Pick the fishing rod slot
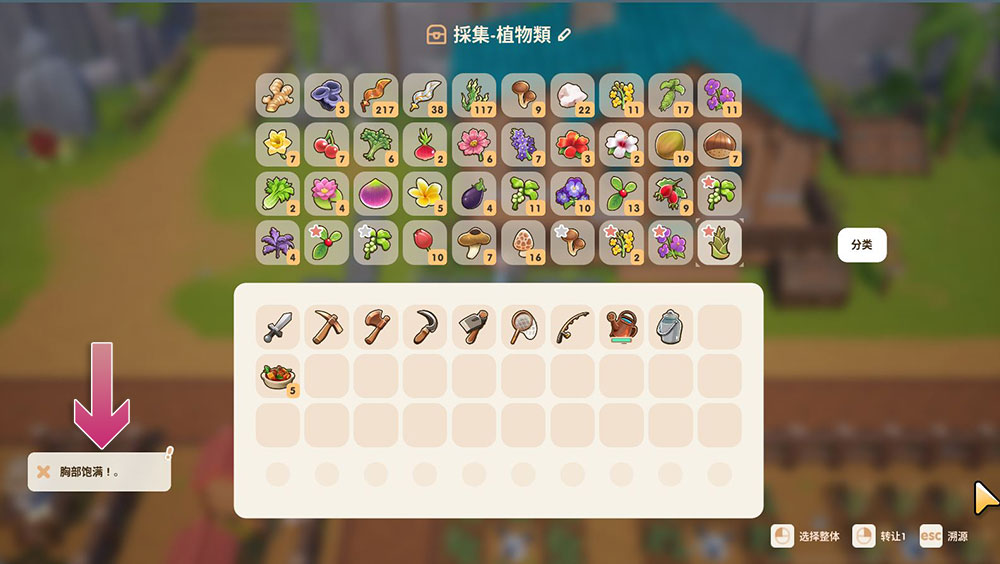This screenshot has height=564, width=1000. (572, 327)
